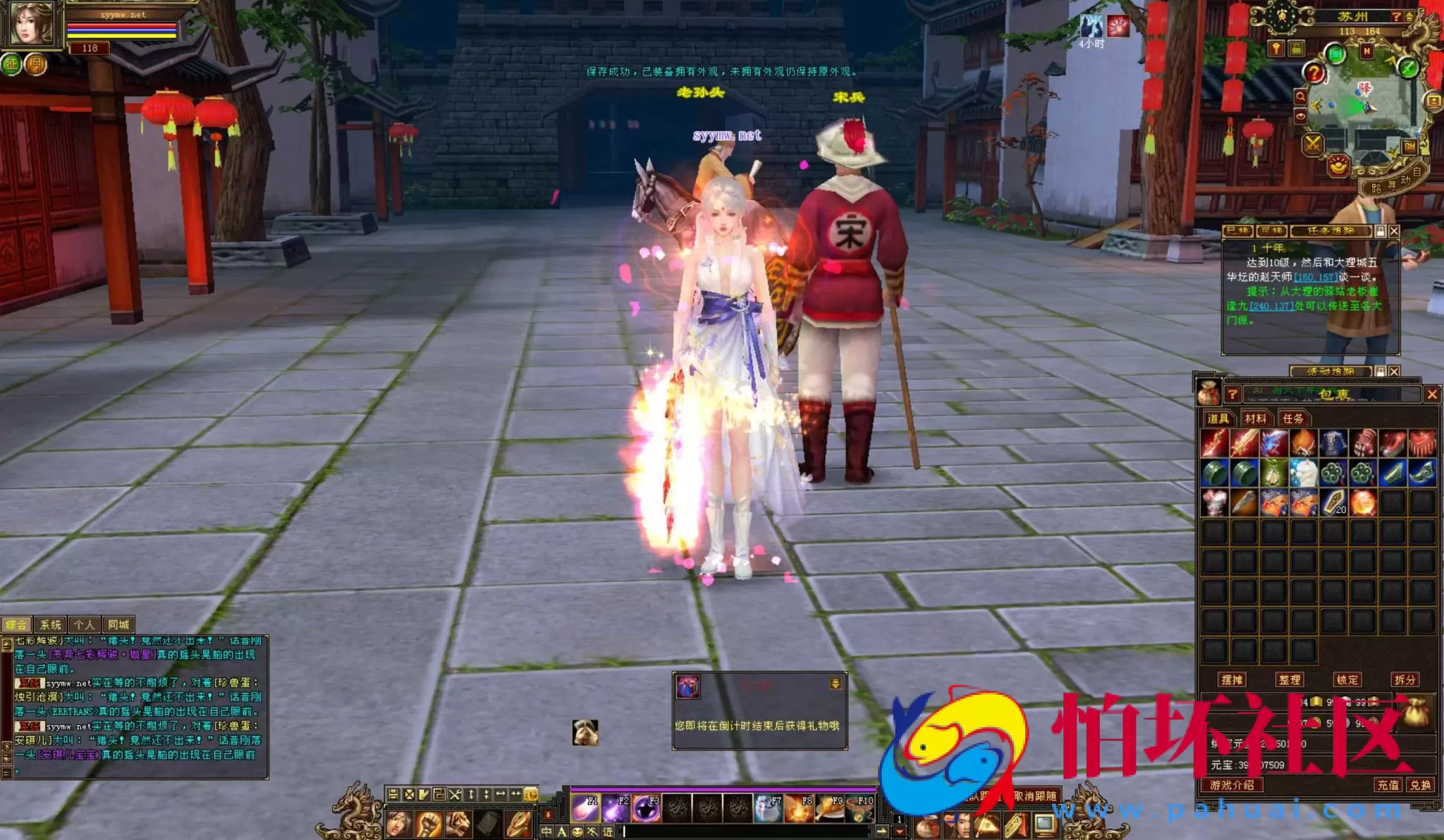Click the red question mark icon on the minimap
Image resolution: width=1444 pixels, height=840 pixels.
pyautogui.click(x=1314, y=72)
